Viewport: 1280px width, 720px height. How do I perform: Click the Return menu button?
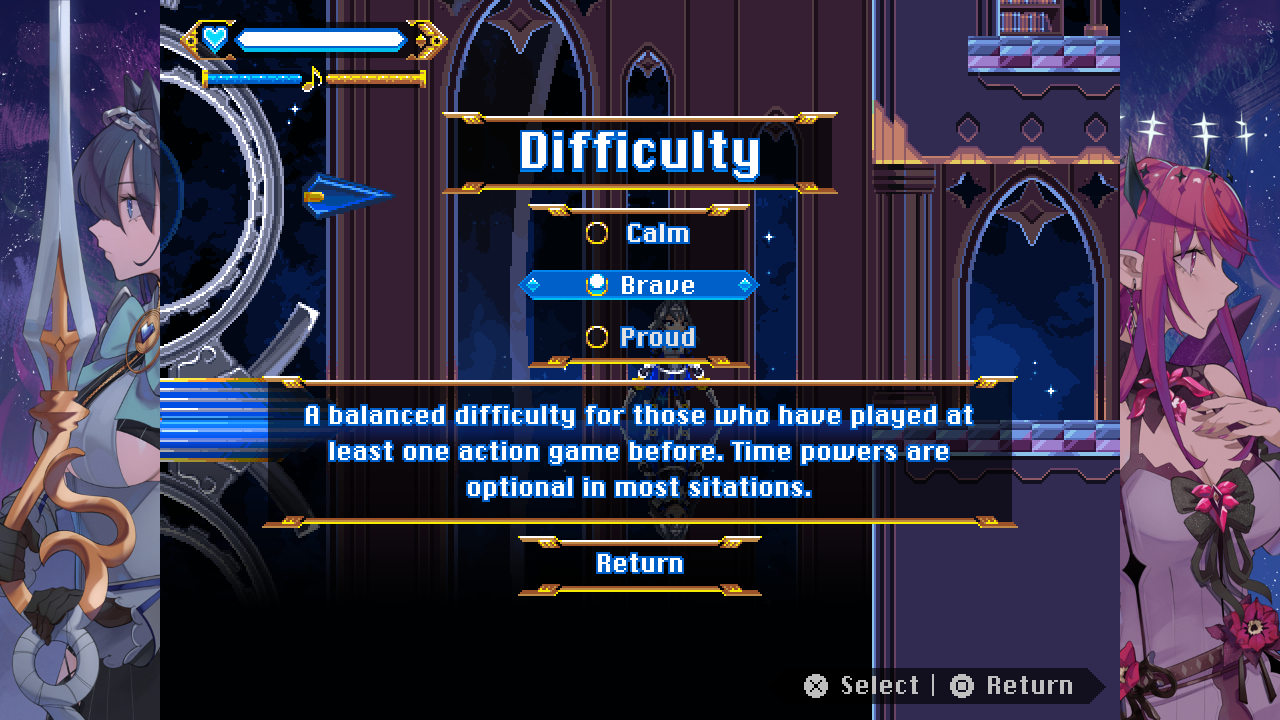639,564
